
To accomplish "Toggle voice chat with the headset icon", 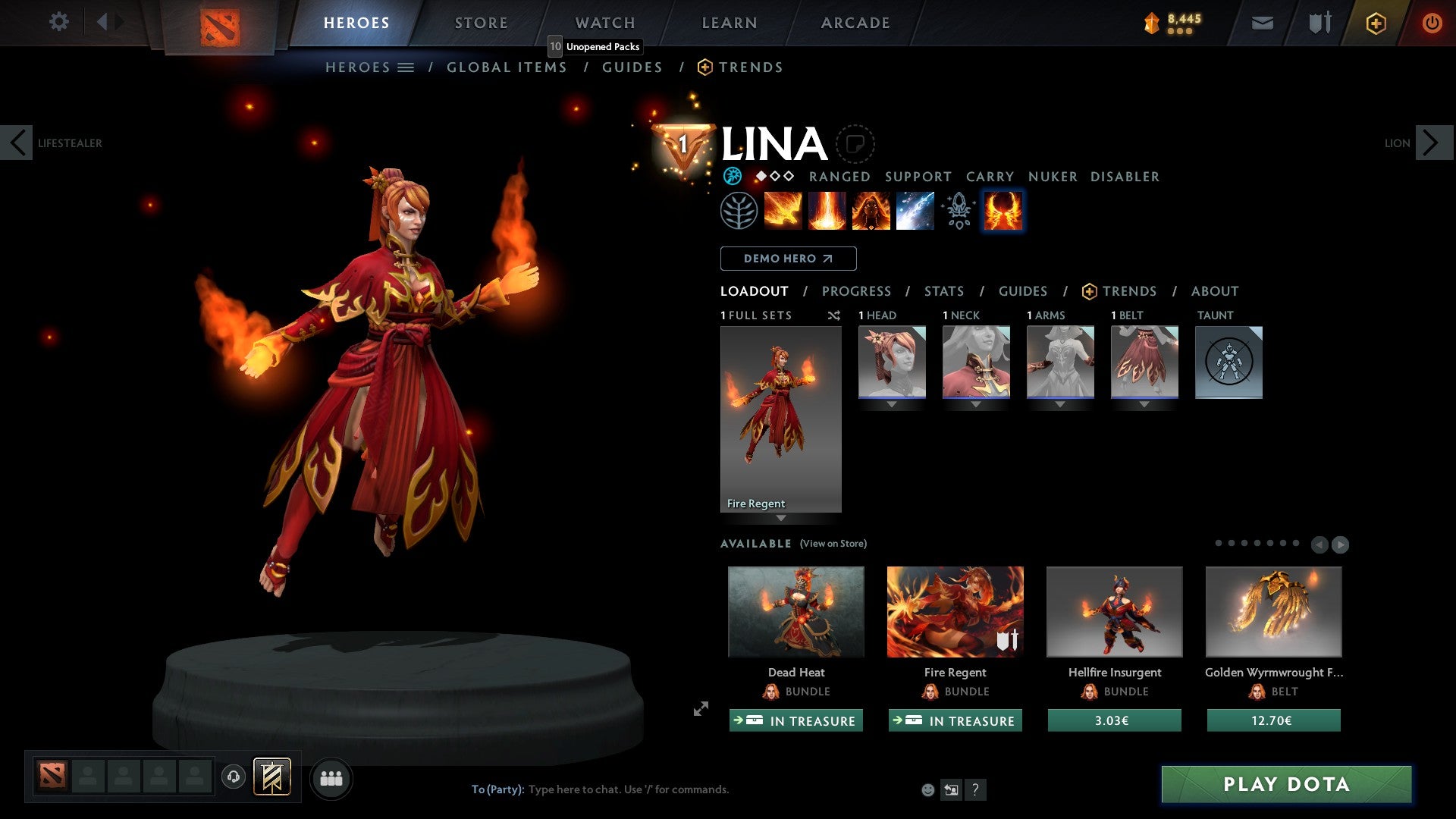I will pyautogui.click(x=233, y=777).
